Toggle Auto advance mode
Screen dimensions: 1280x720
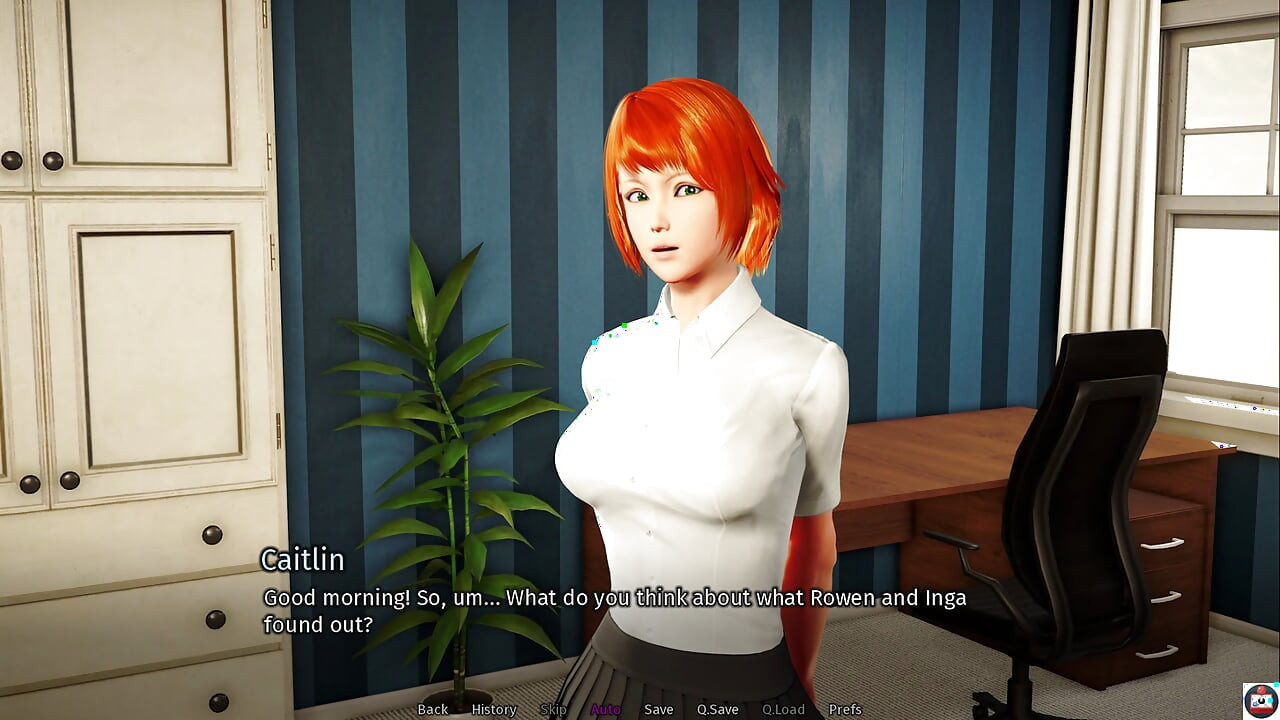(605, 709)
